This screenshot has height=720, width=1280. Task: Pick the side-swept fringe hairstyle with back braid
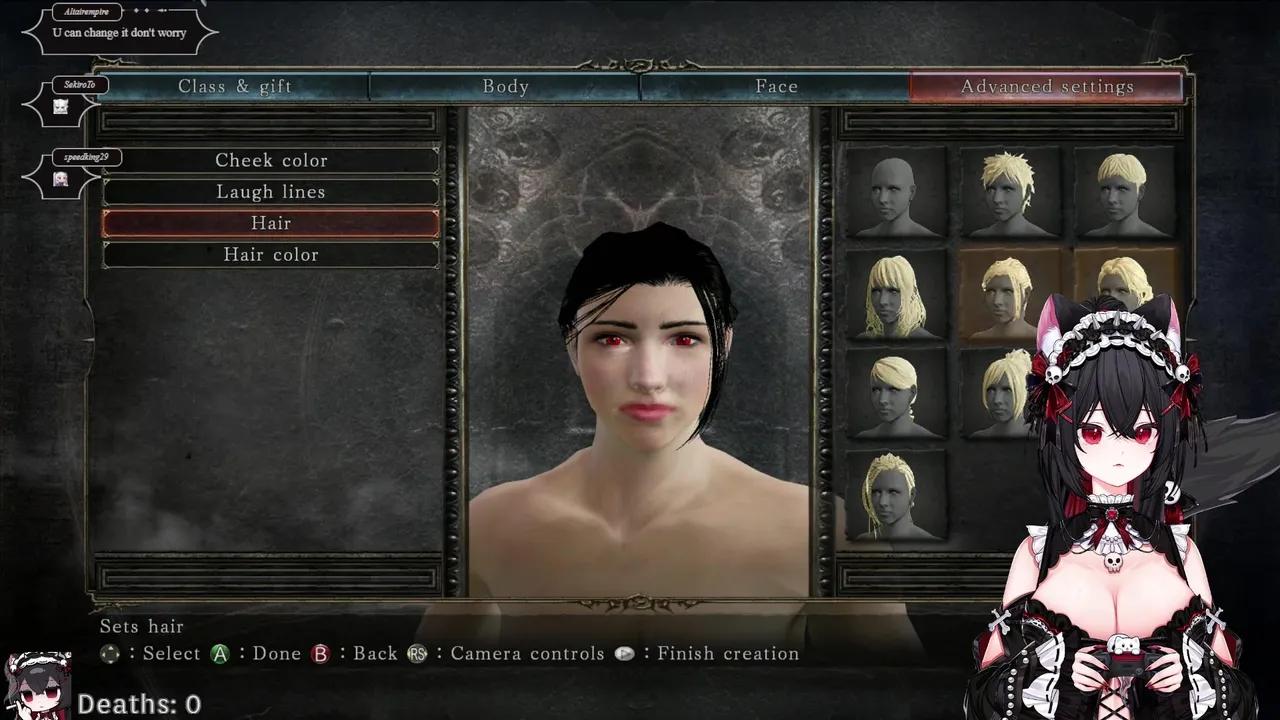click(x=896, y=395)
